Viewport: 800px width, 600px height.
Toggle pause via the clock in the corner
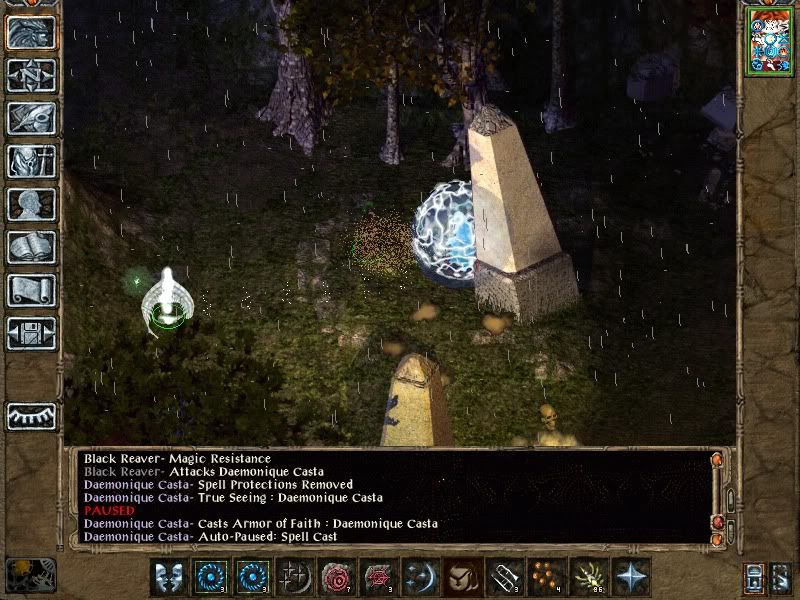[x=28, y=576]
